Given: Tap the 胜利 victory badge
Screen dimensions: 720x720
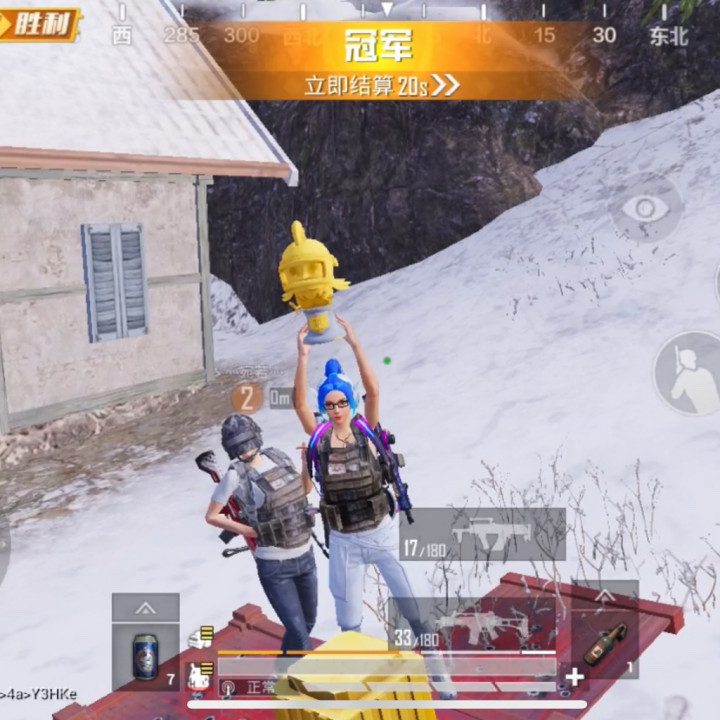Looking at the screenshot, I should click(x=40, y=24).
